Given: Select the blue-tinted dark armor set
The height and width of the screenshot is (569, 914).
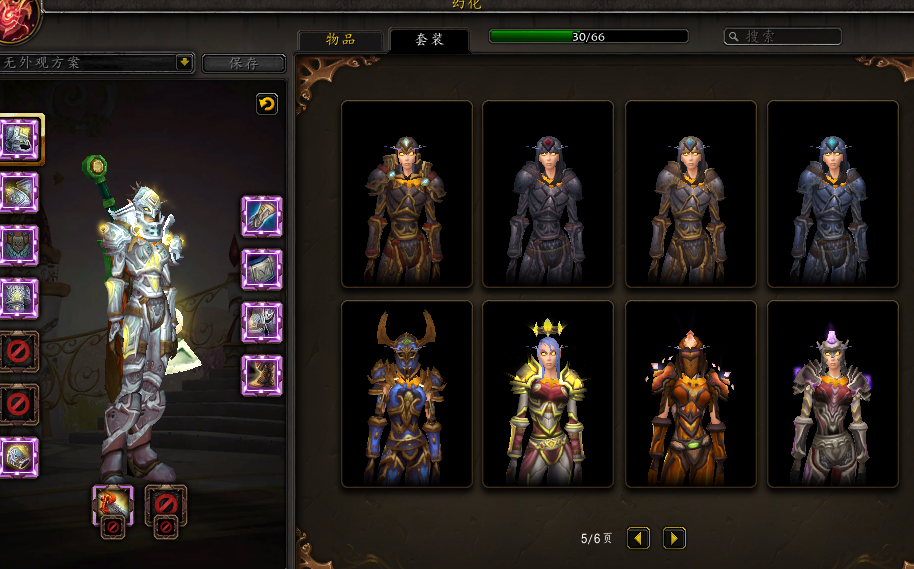Looking at the screenshot, I should coord(832,194).
